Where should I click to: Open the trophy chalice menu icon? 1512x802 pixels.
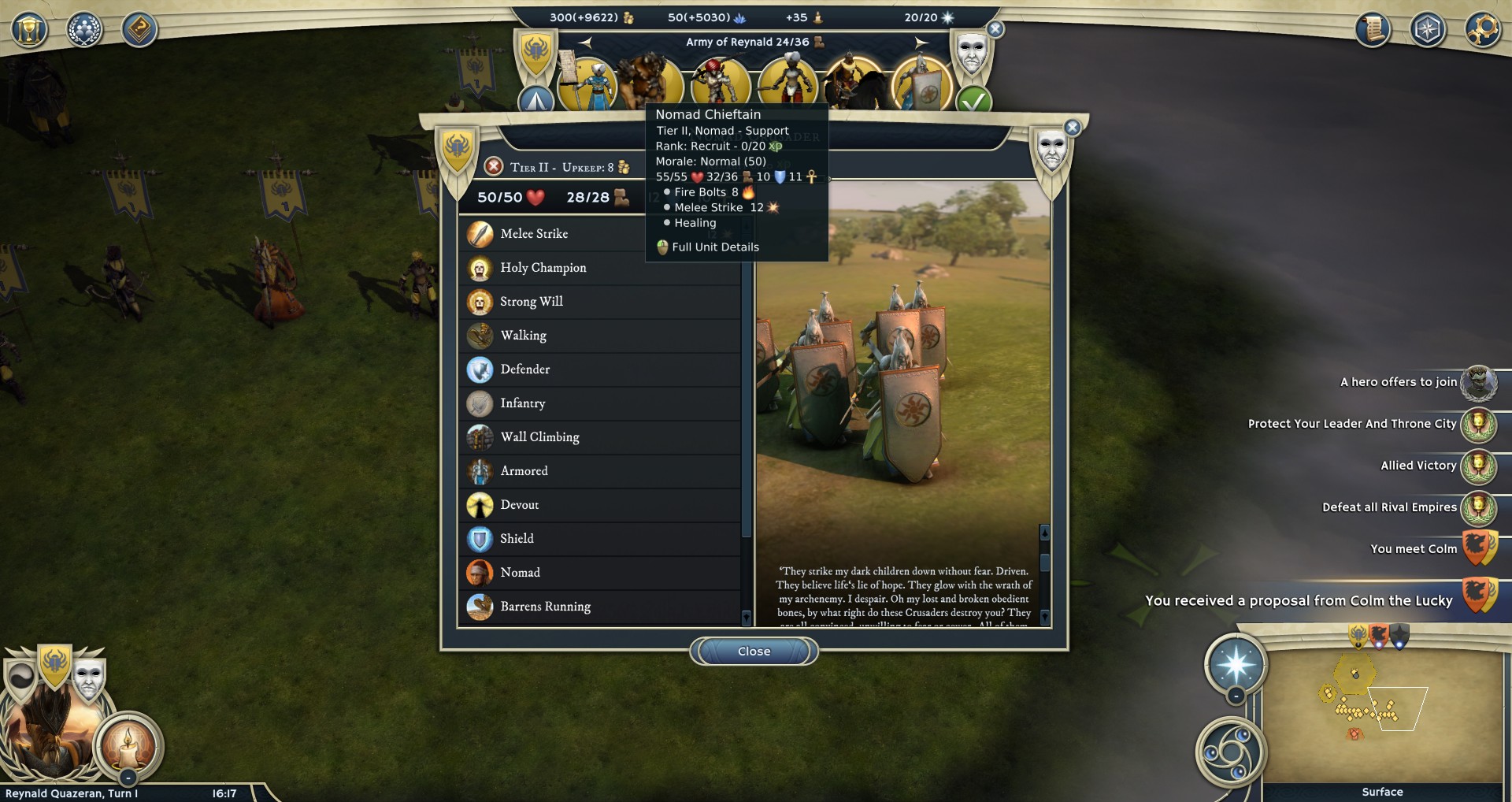point(29,30)
